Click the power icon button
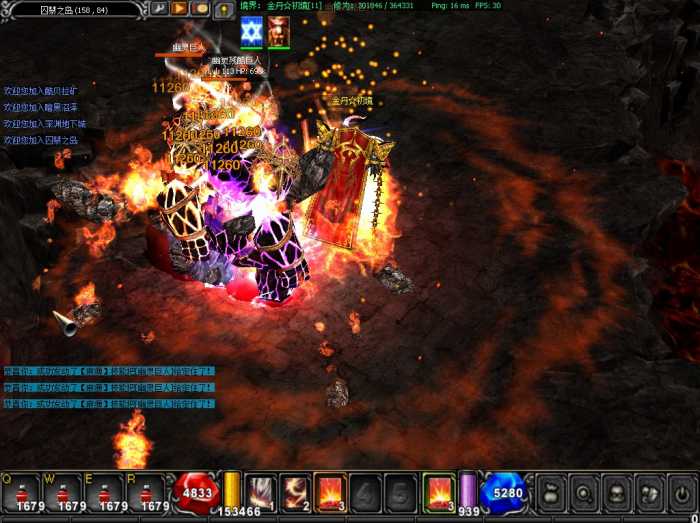 pos(682,492)
